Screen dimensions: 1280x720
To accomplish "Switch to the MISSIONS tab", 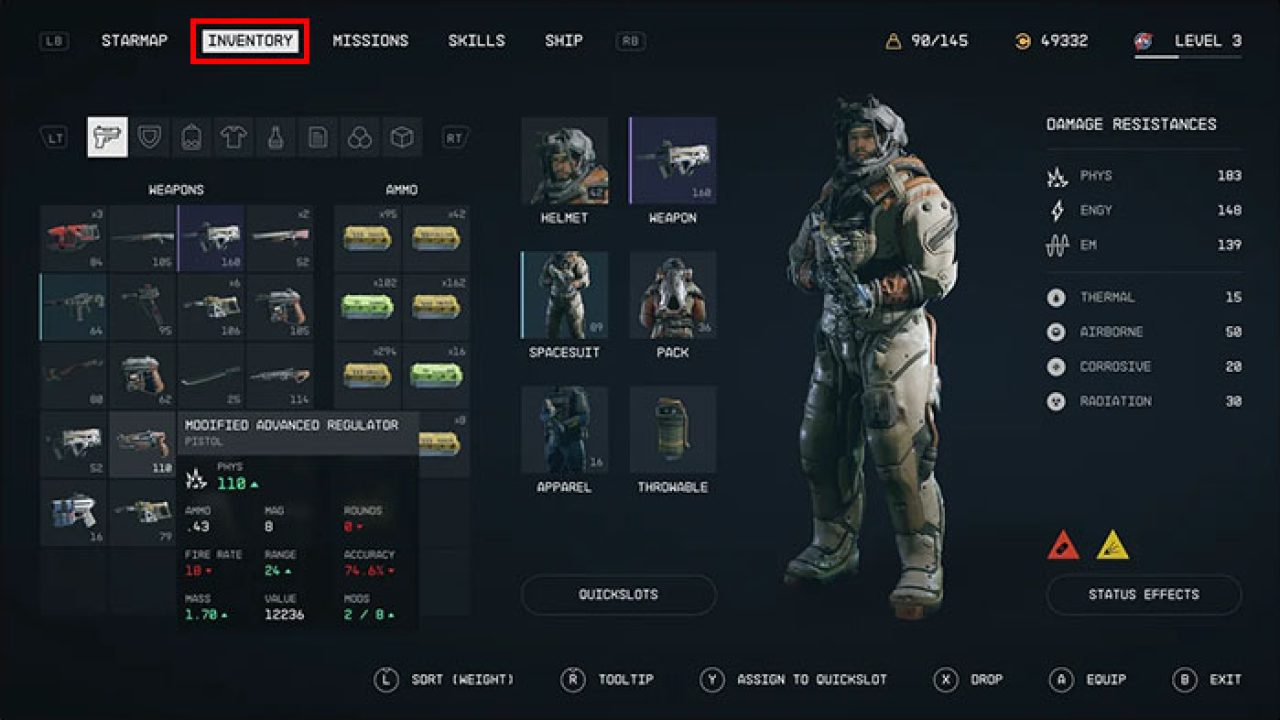I will 371,40.
